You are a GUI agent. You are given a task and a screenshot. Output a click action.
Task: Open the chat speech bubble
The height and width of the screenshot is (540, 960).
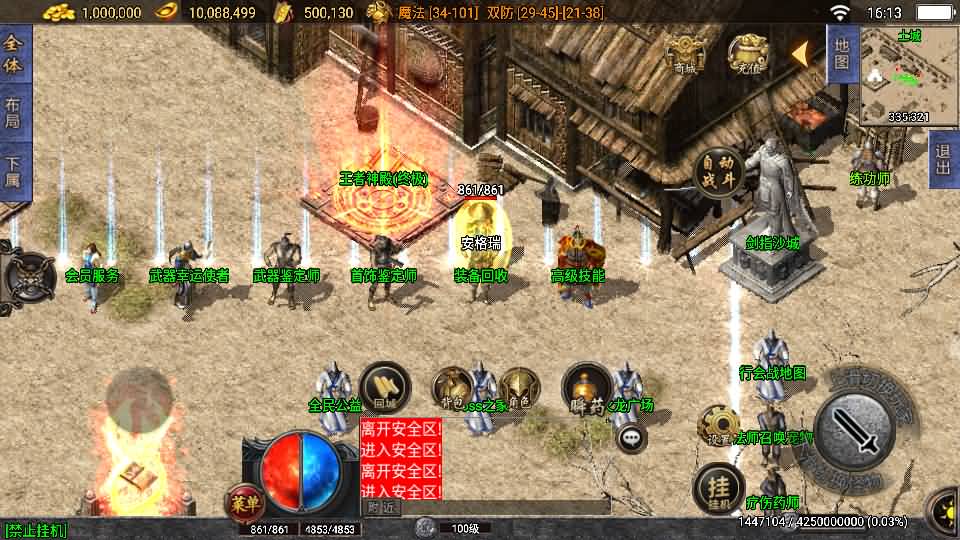pyautogui.click(x=631, y=437)
